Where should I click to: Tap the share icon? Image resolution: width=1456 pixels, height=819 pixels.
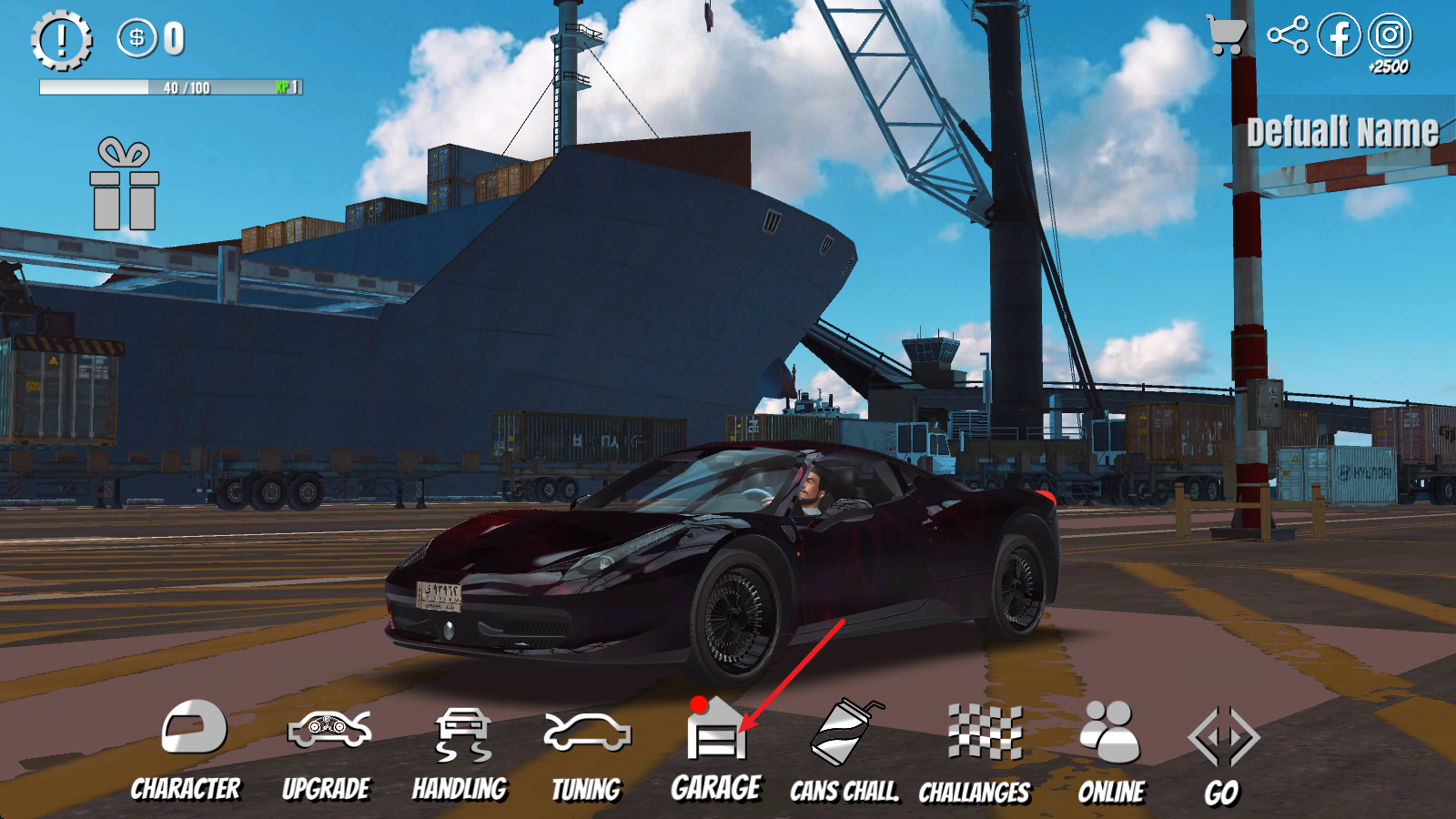pos(1288,35)
